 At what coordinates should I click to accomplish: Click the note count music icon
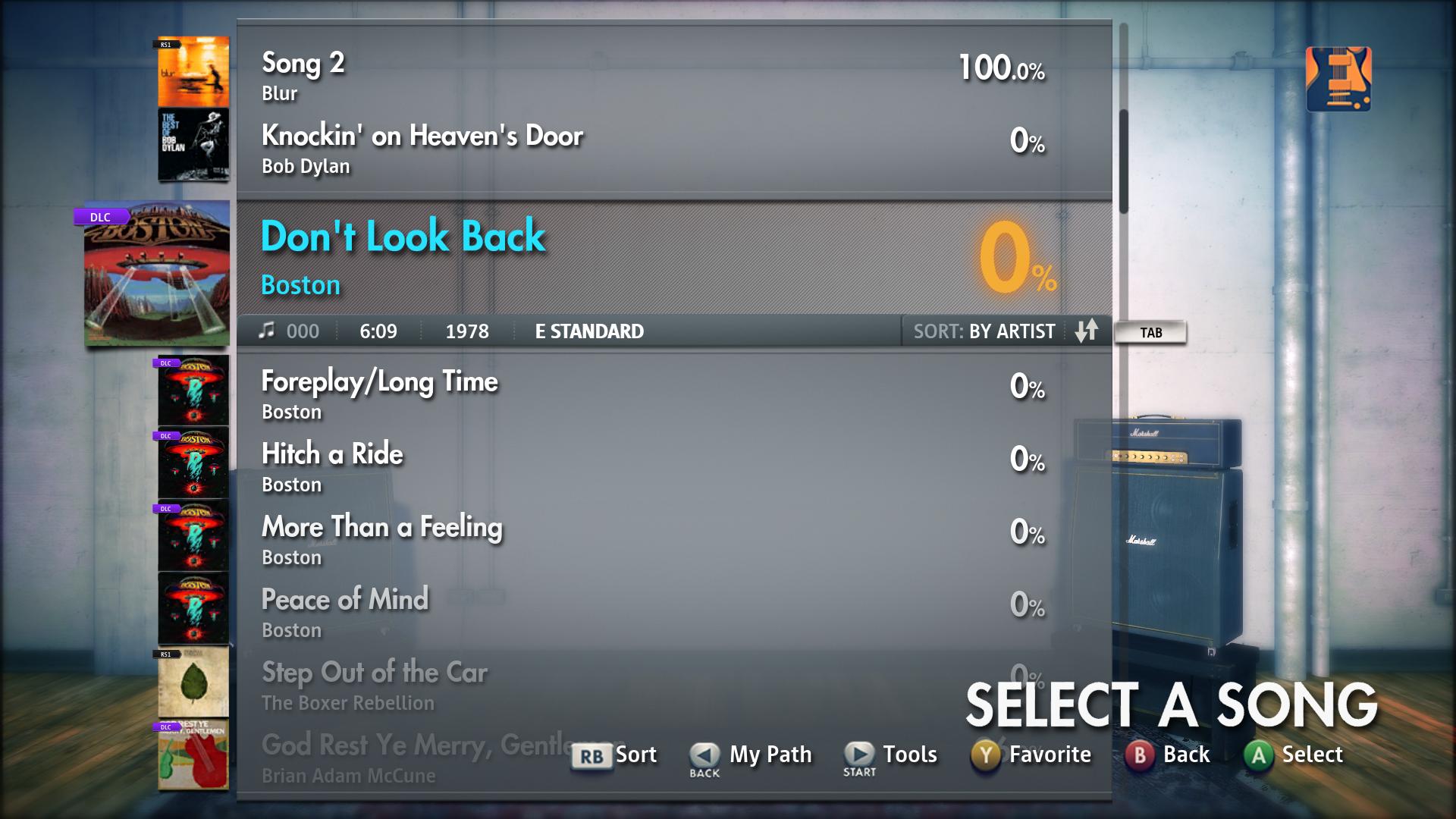267,331
